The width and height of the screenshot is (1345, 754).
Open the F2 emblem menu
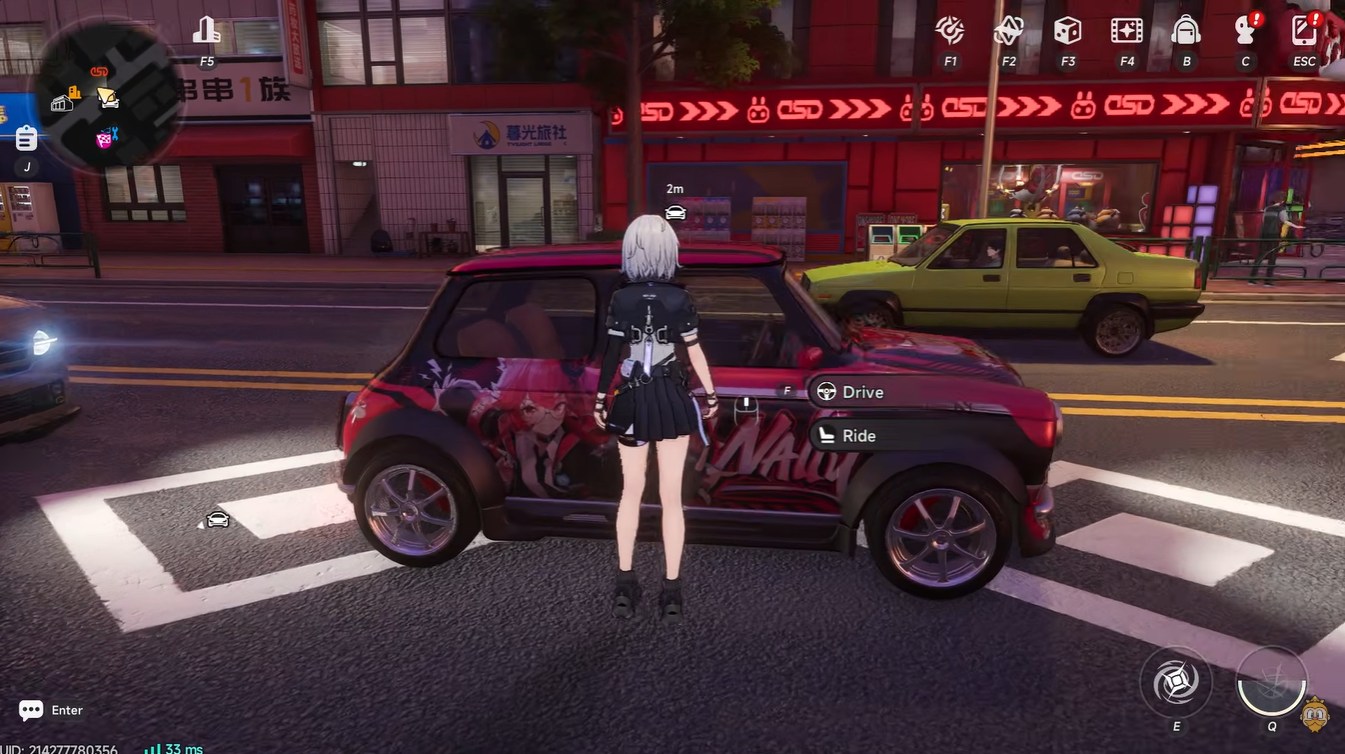pyautogui.click(x=1008, y=32)
